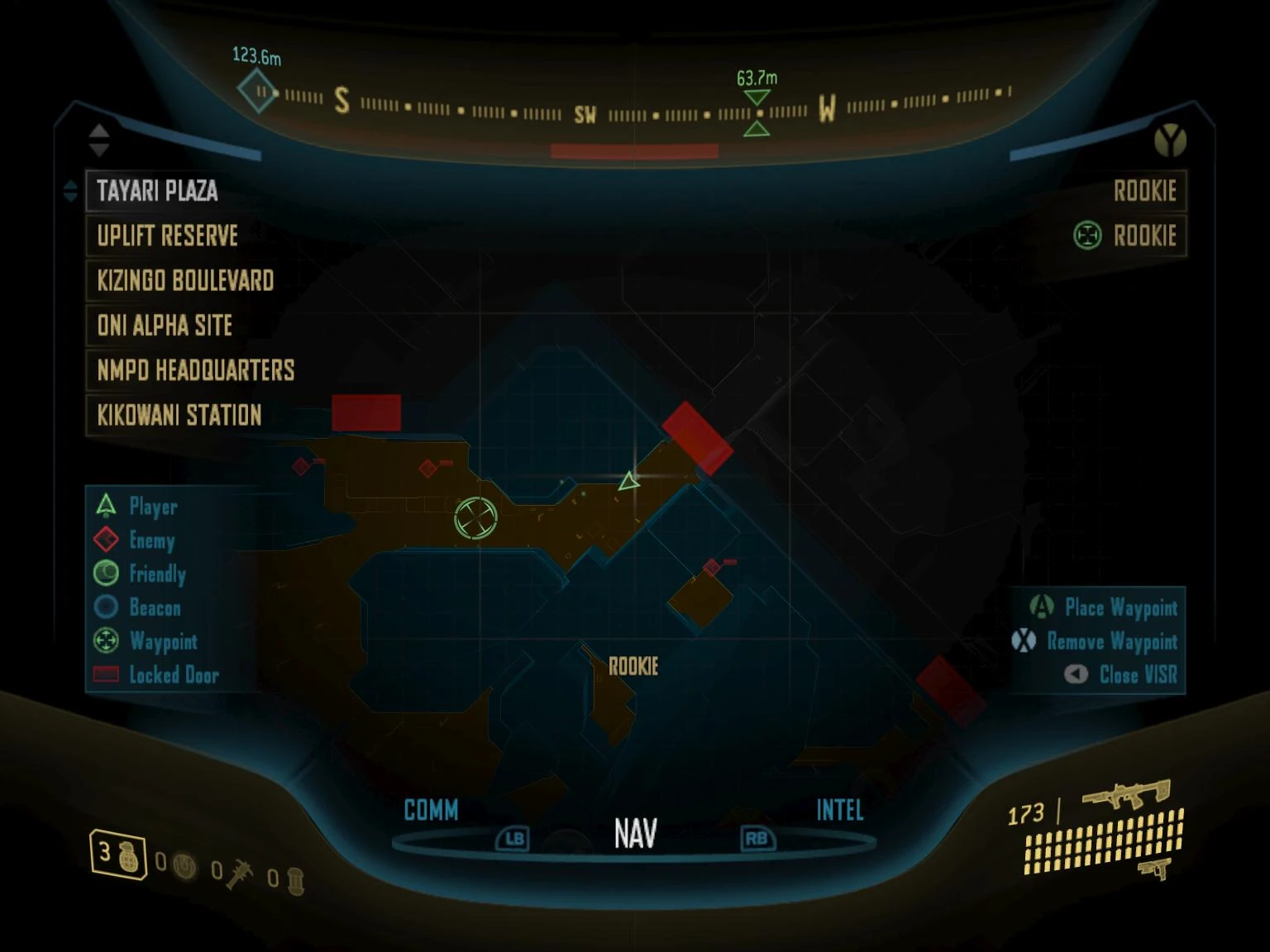Select Kizingo Boulevard location entry

point(185,280)
